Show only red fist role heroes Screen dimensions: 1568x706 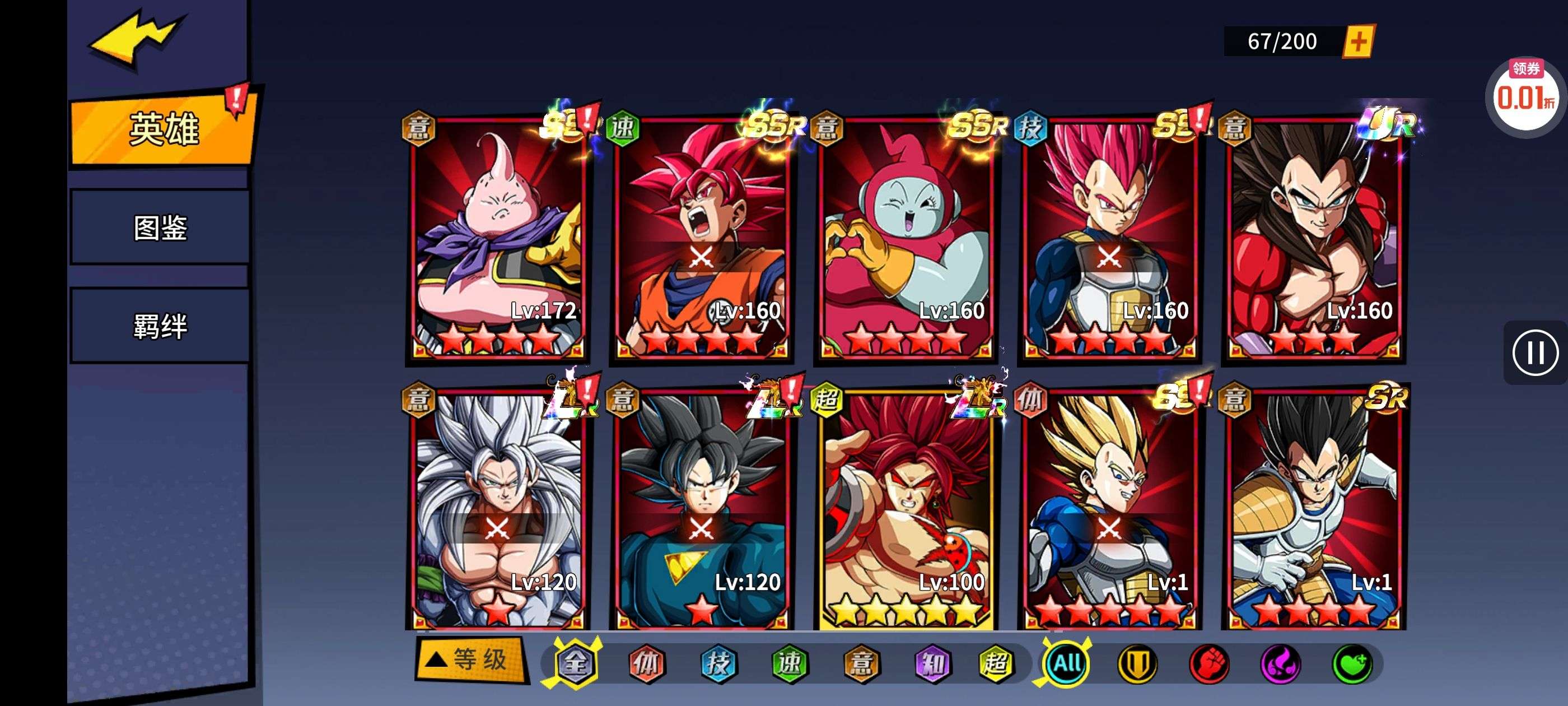pyautogui.click(x=1209, y=663)
